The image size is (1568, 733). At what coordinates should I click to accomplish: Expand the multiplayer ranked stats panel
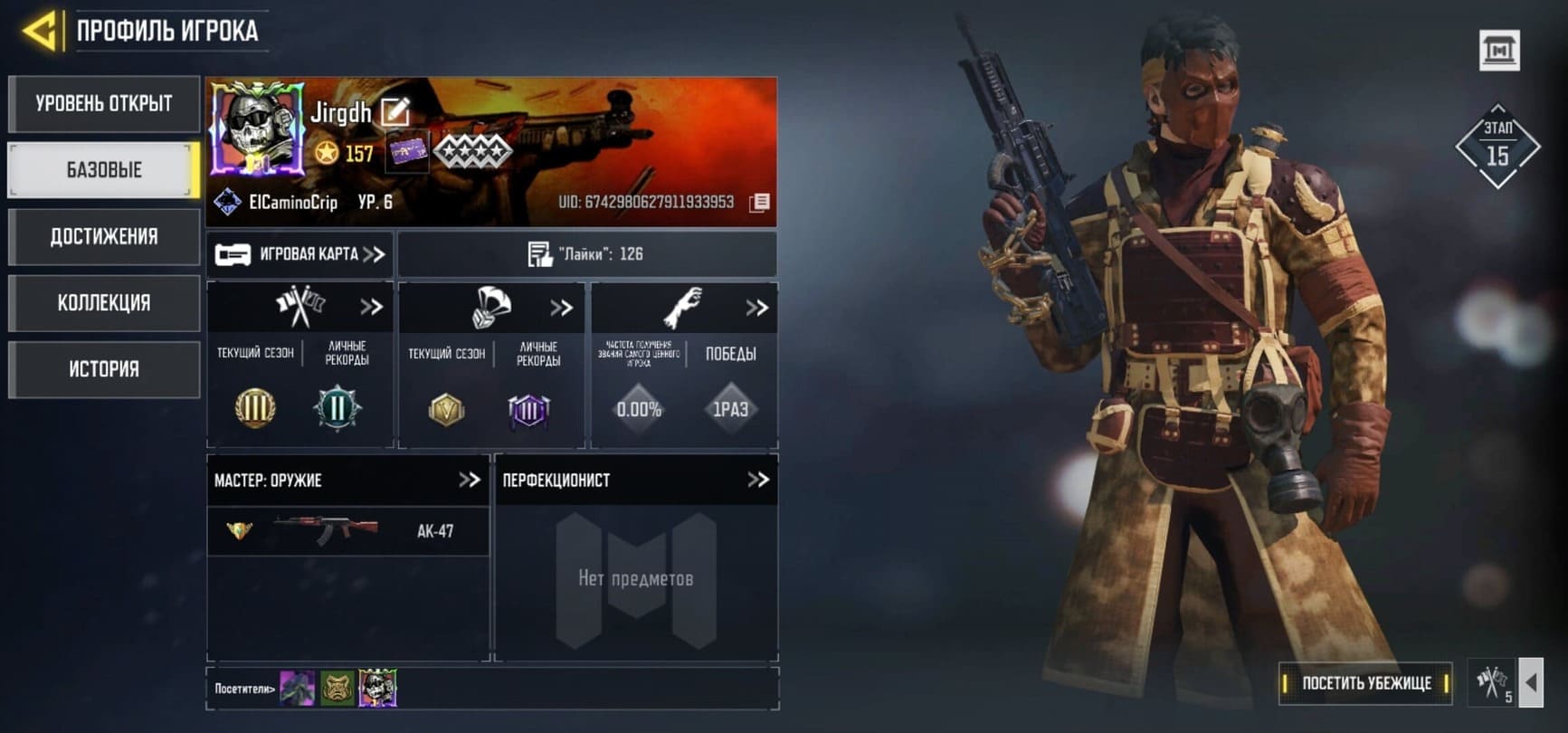pos(371,307)
